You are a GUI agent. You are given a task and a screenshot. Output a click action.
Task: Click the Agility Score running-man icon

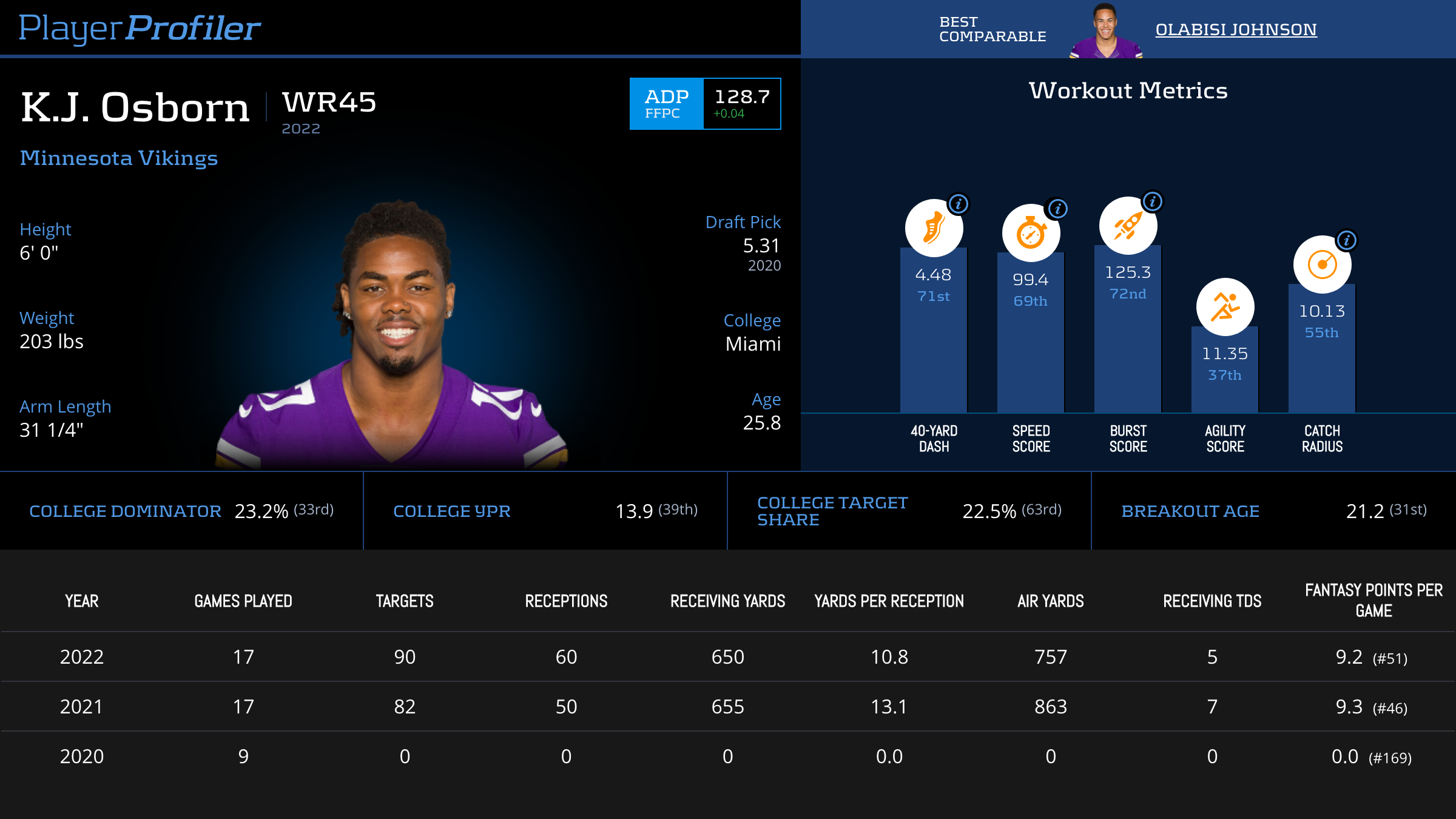point(1225,307)
